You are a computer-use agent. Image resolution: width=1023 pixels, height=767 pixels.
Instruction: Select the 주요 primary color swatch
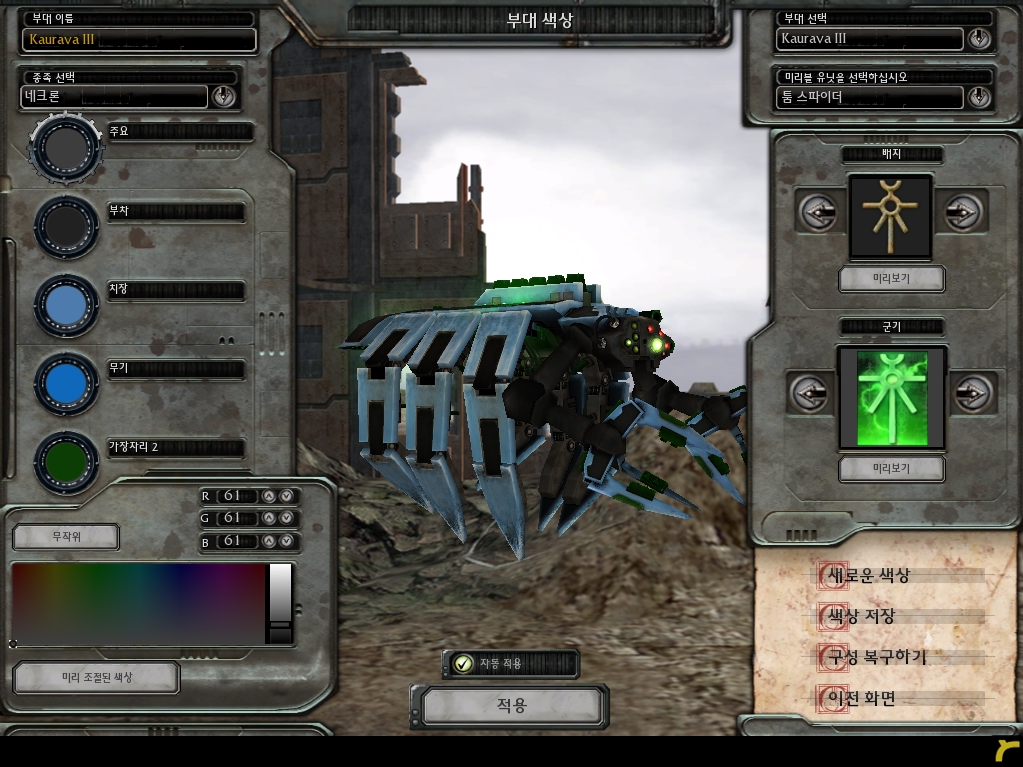66,148
